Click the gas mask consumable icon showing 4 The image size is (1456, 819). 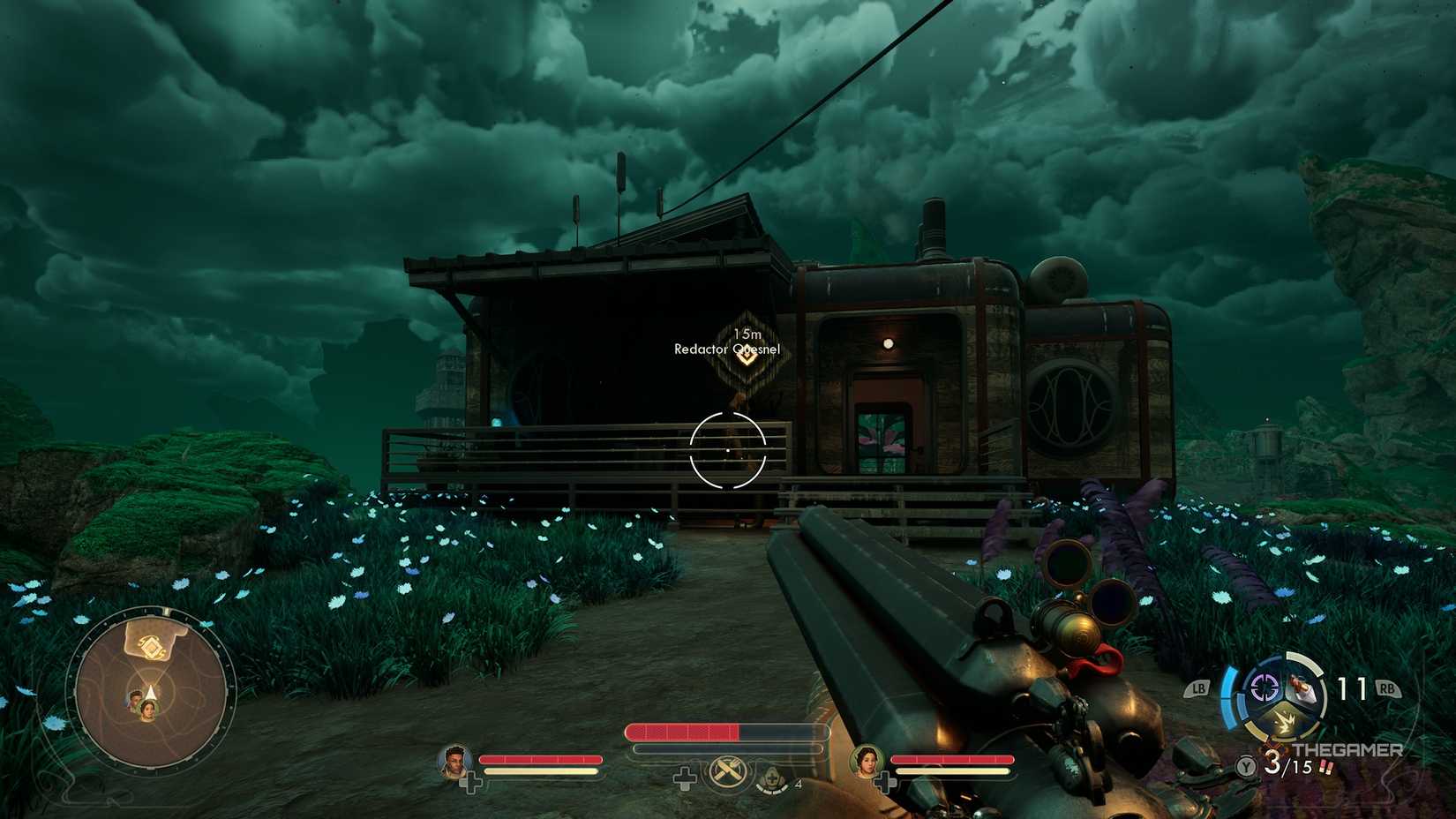pyautogui.click(x=772, y=779)
